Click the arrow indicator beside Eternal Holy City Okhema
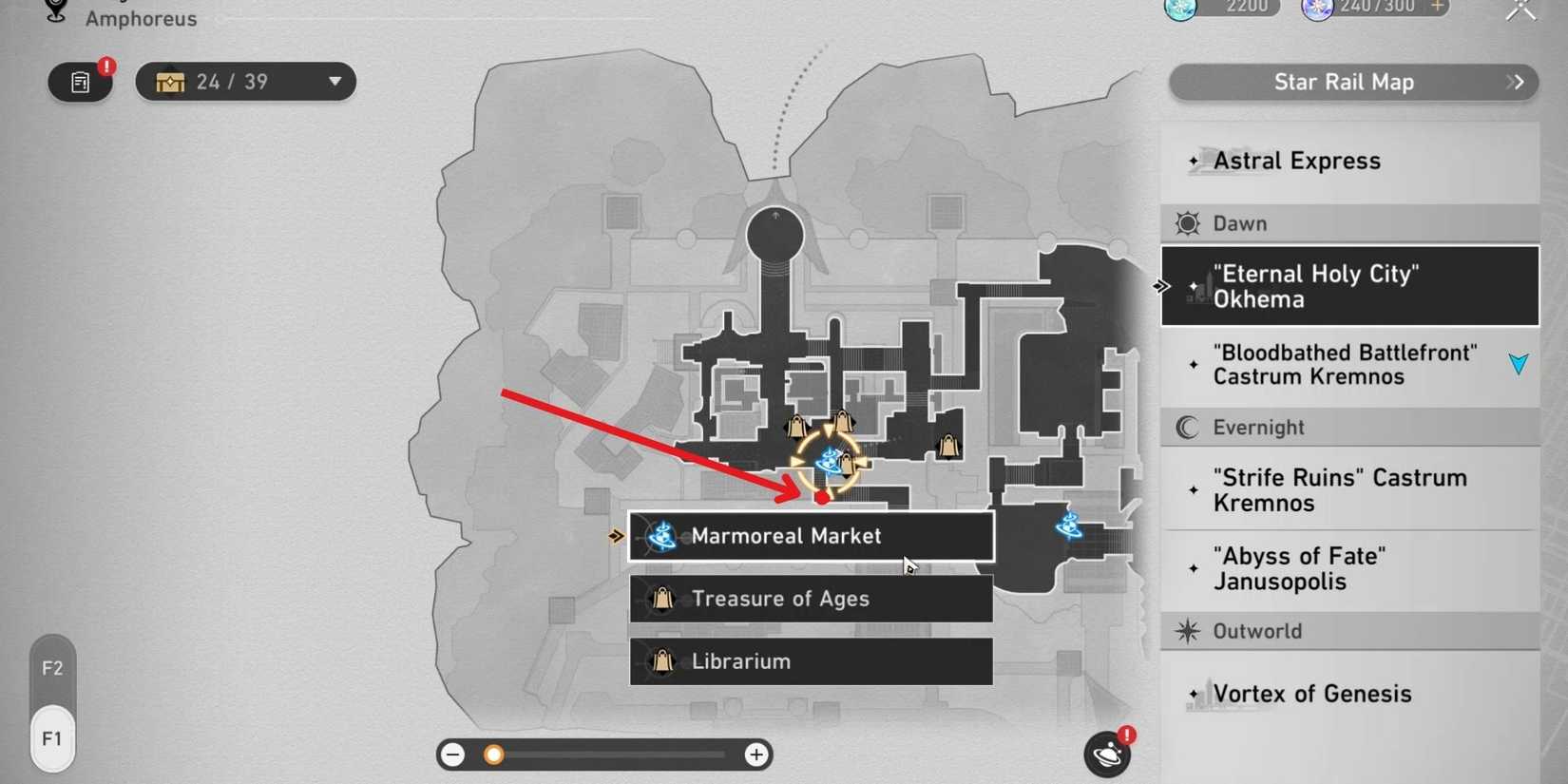 pos(1161,285)
